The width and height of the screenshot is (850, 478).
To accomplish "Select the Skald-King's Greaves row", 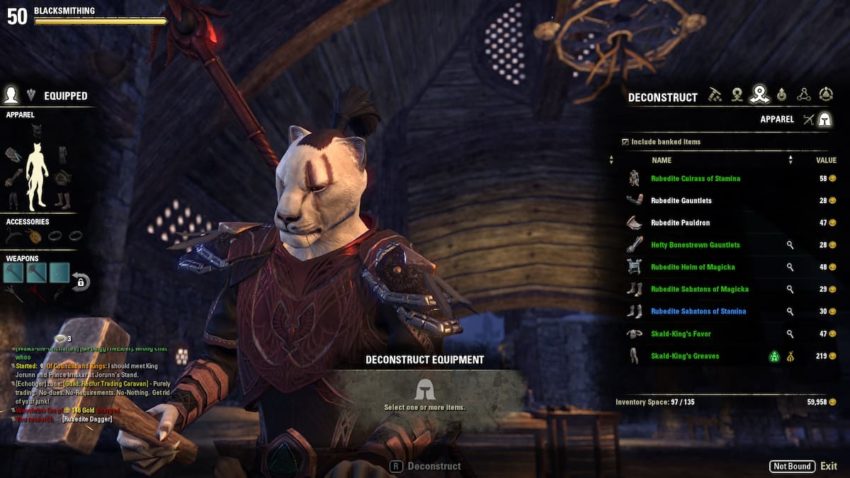I will pos(684,356).
